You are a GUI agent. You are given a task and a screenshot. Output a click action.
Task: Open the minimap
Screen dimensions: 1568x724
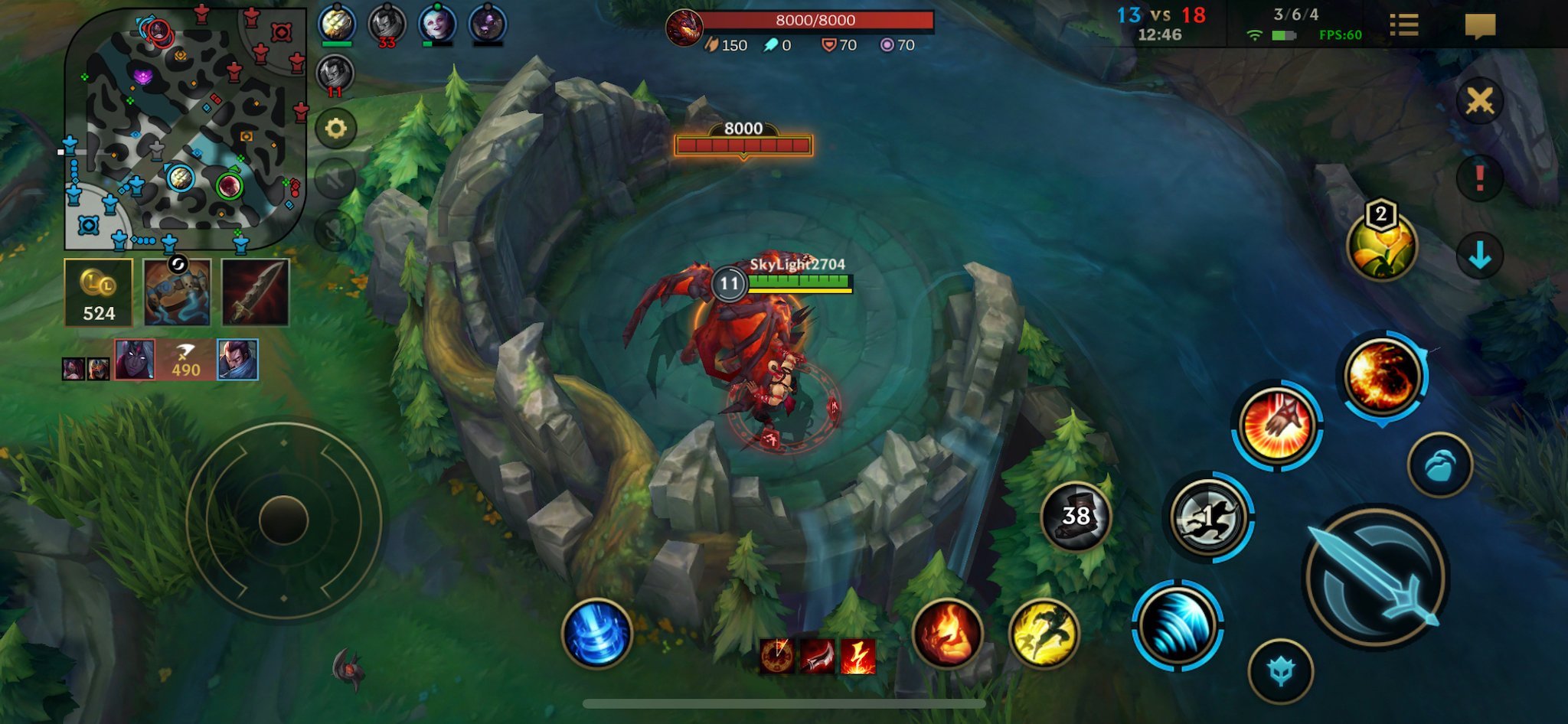coord(184,129)
